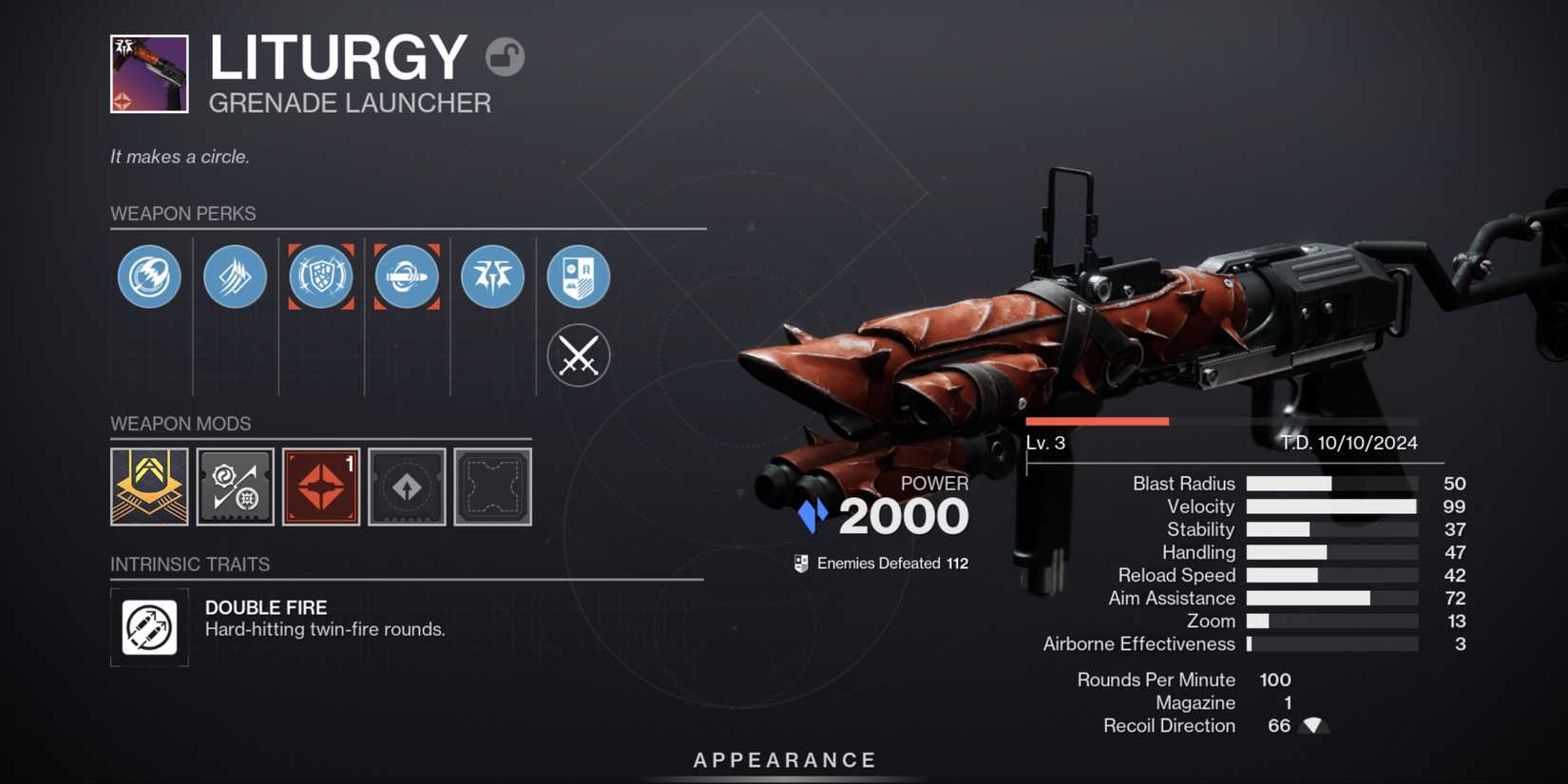The image size is (1568, 784).
Task: Open the WEAPON PERKS section header
Action: (x=182, y=213)
